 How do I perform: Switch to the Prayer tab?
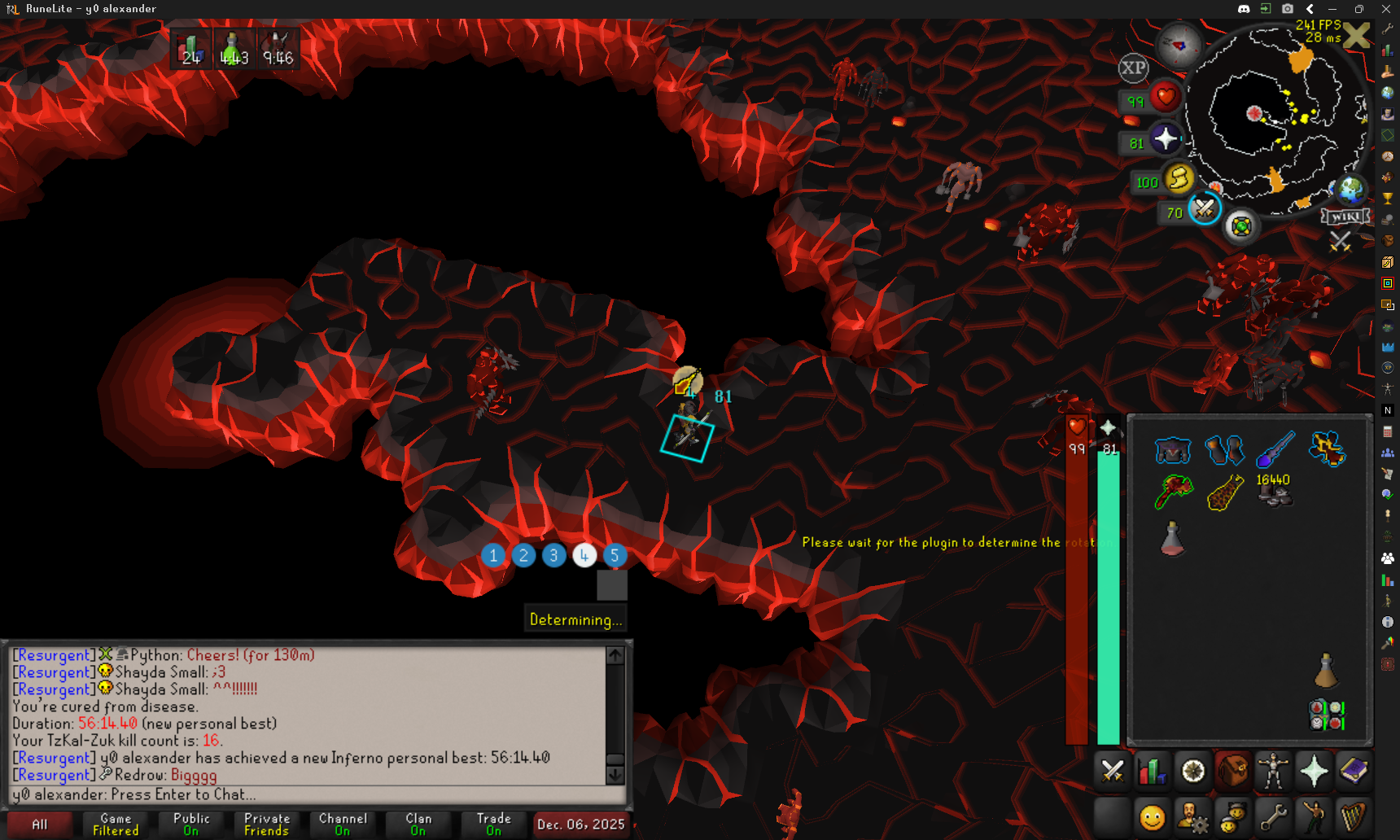pos(1314,771)
